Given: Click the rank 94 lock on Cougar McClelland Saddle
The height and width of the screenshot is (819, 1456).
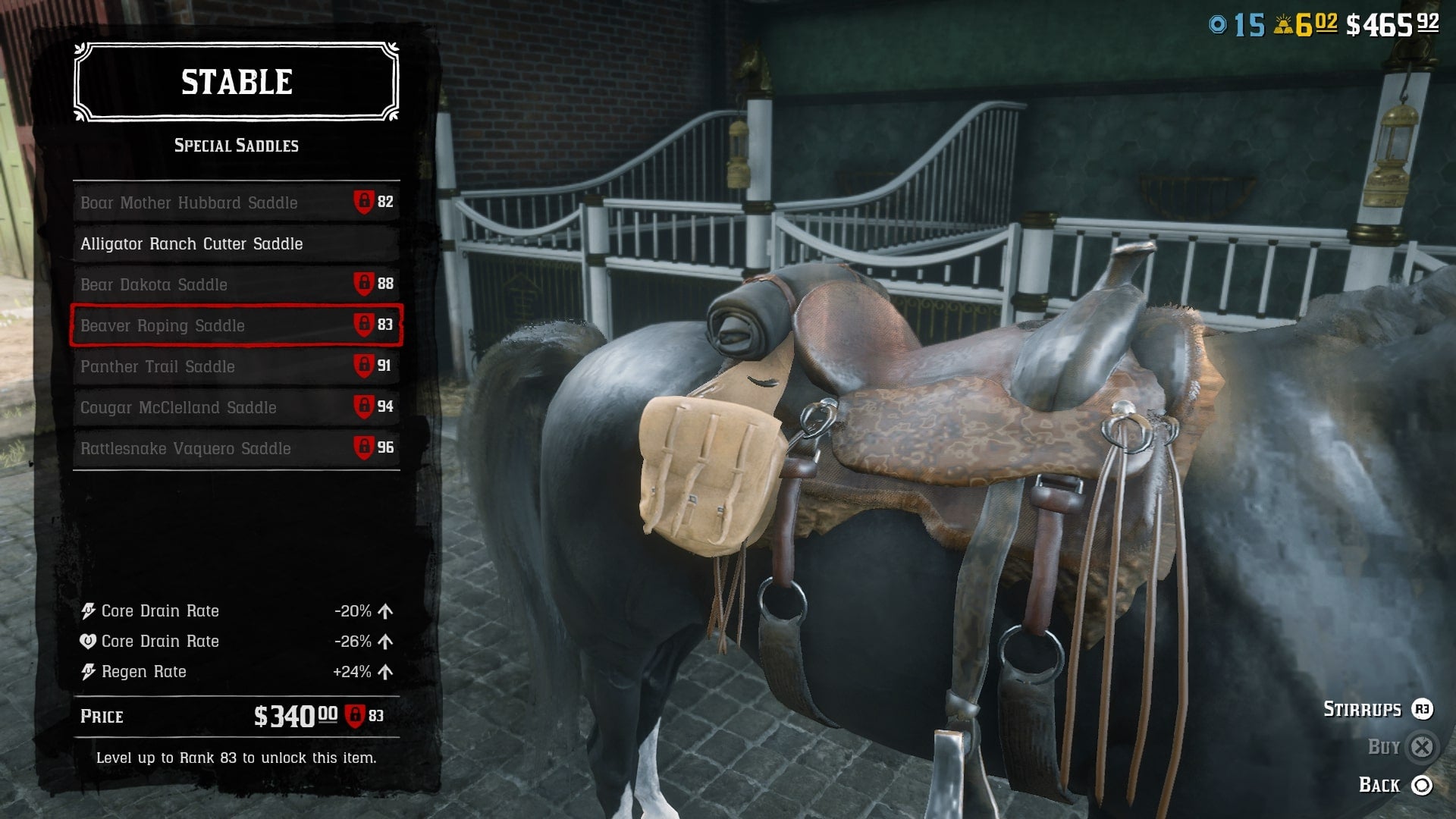Looking at the screenshot, I should [363, 407].
